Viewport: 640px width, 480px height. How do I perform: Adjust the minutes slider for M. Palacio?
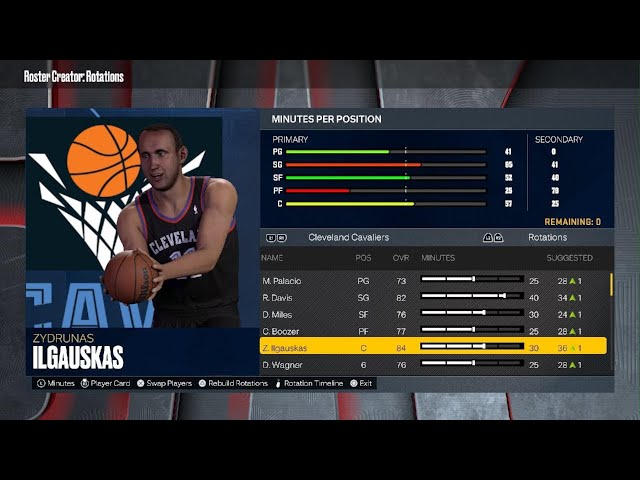tap(472, 281)
